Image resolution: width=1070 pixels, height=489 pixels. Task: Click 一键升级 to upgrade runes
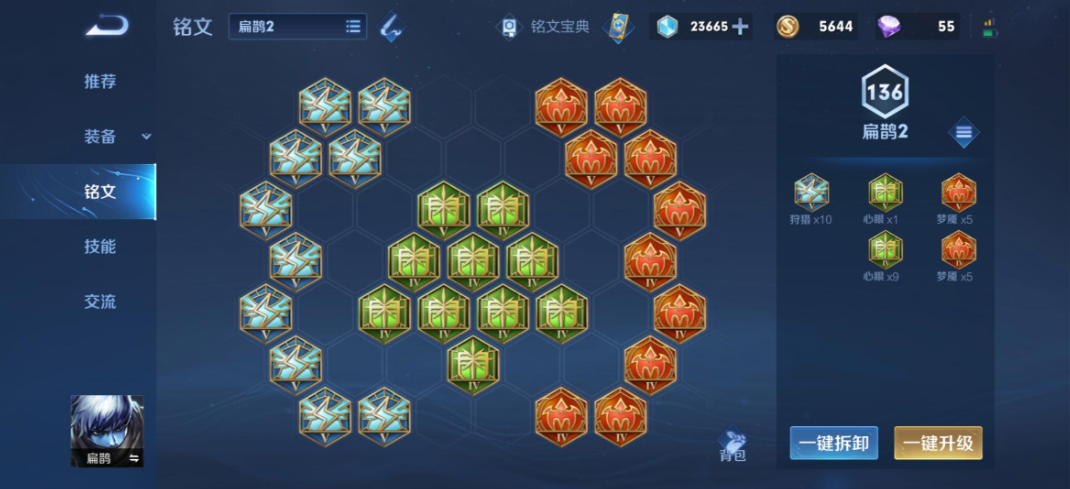tap(938, 443)
